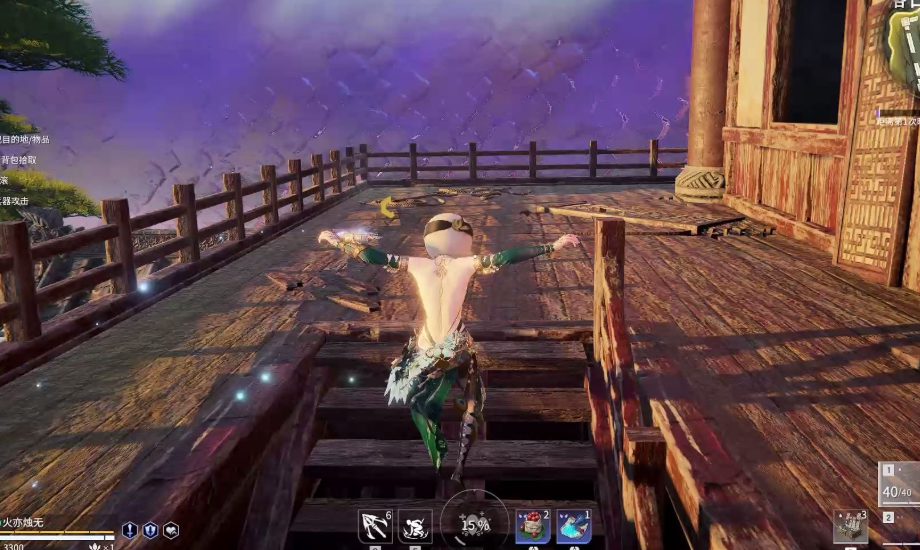Select the repair kit item with count 3
920x550 pixels.
pyautogui.click(x=851, y=526)
